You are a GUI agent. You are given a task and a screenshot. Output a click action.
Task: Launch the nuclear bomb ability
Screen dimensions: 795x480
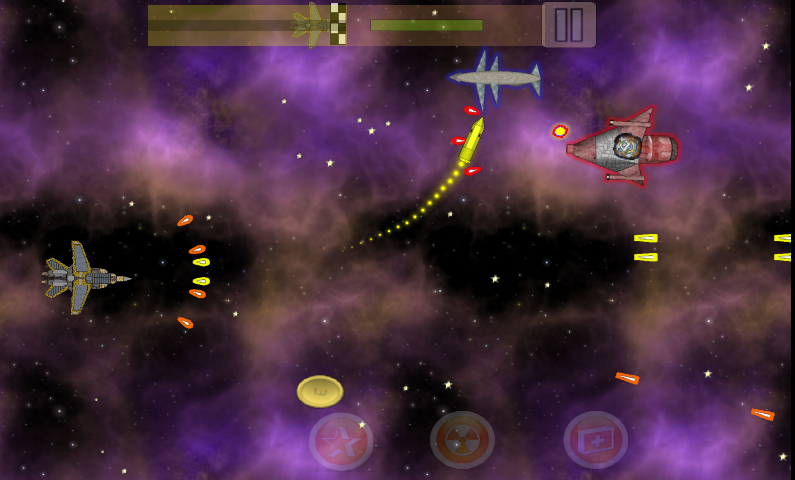point(462,440)
